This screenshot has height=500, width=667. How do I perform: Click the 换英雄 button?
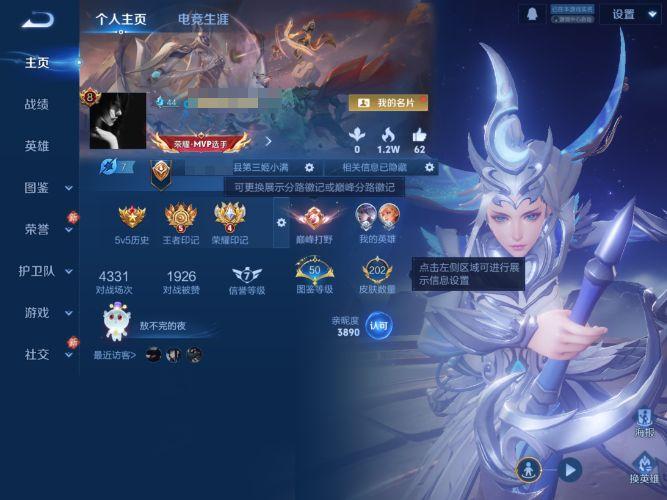pos(645,468)
